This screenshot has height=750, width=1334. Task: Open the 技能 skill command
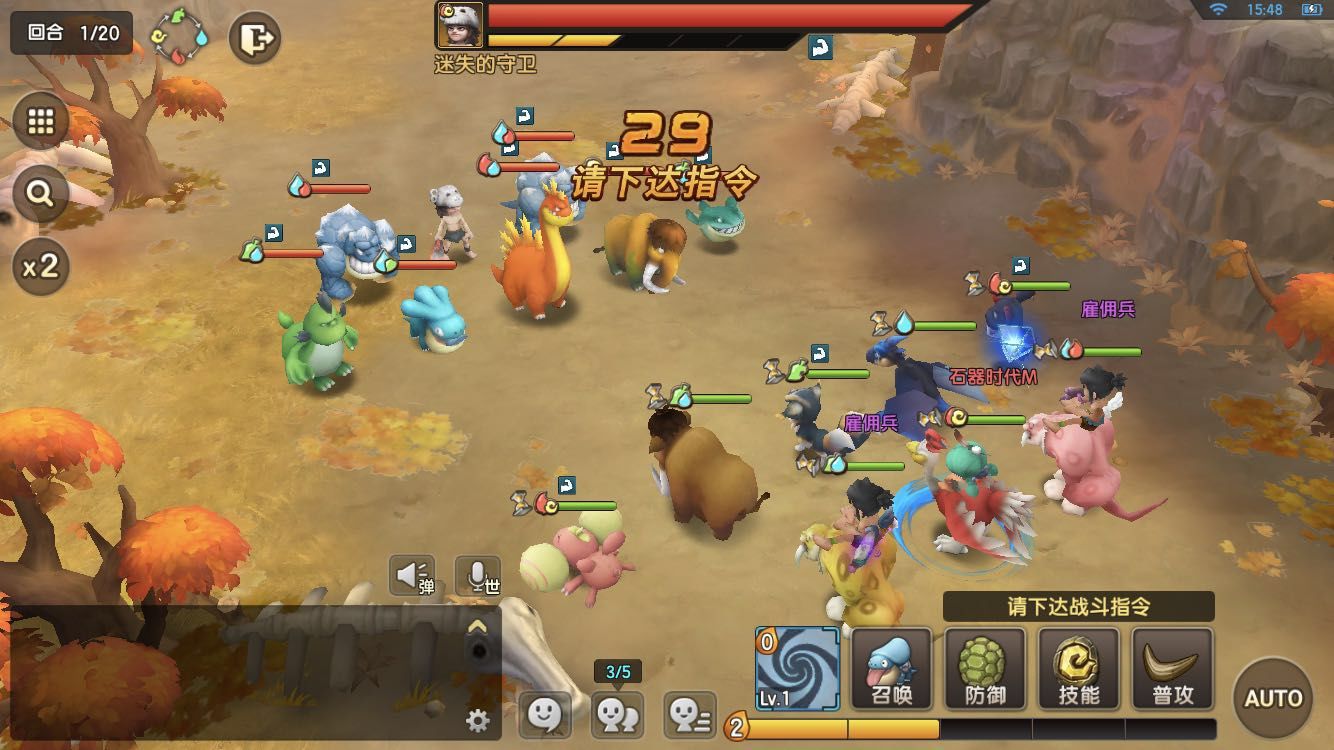(1079, 669)
